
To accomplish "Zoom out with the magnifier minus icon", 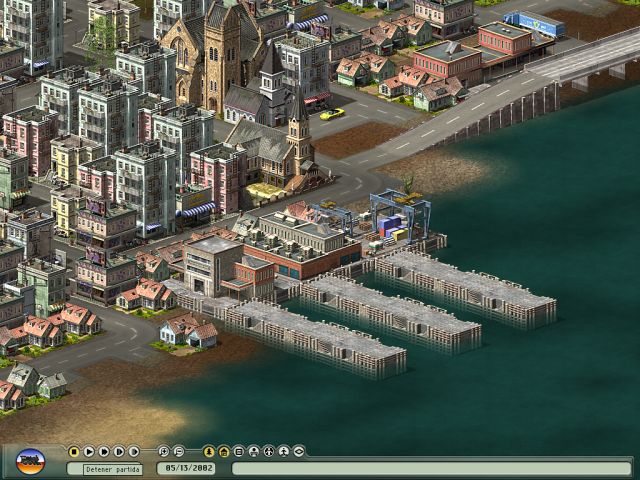I will (179, 451).
